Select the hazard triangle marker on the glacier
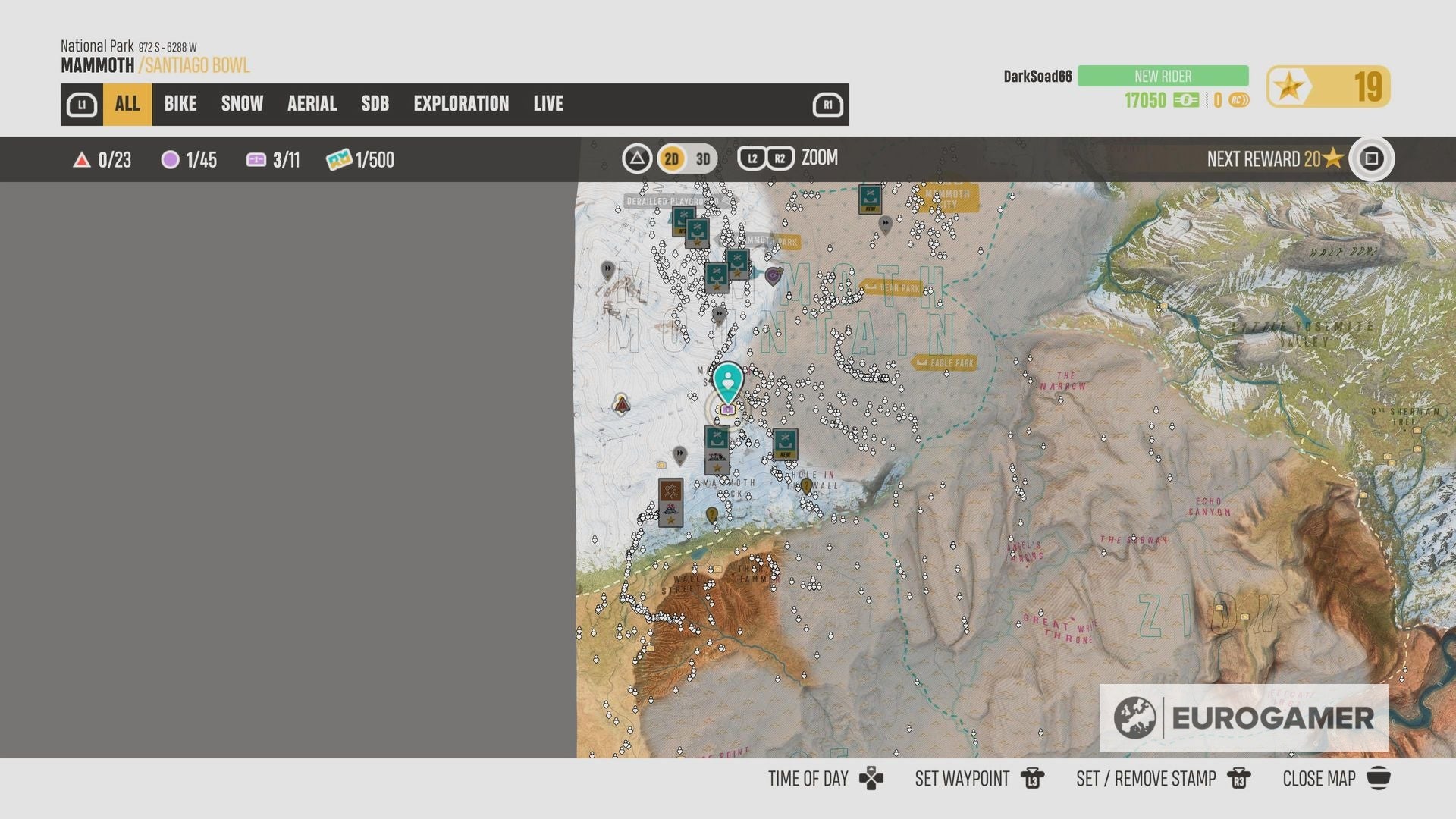The height and width of the screenshot is (819, 1456). click(622, 404)
